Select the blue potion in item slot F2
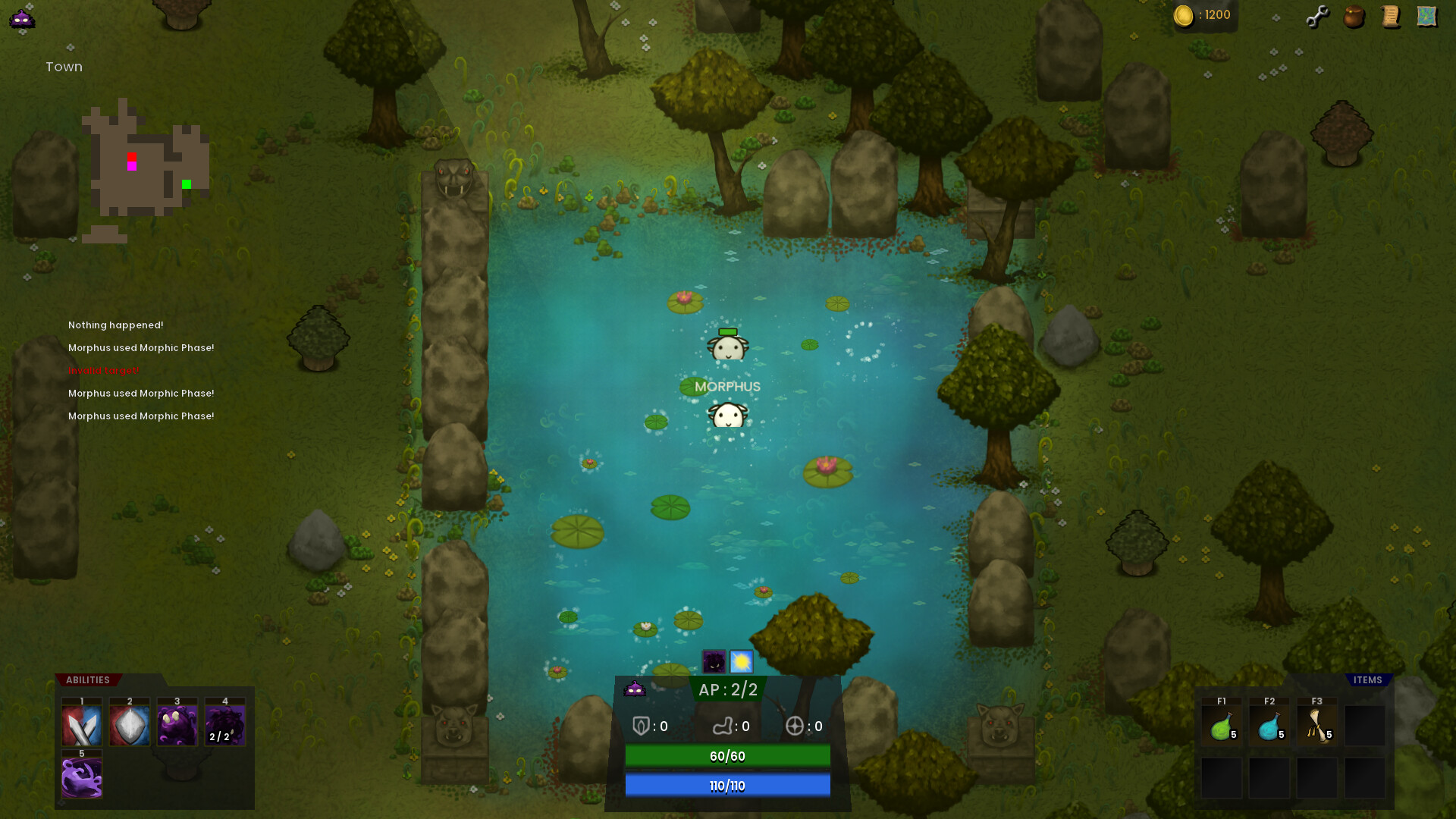 1269,724
